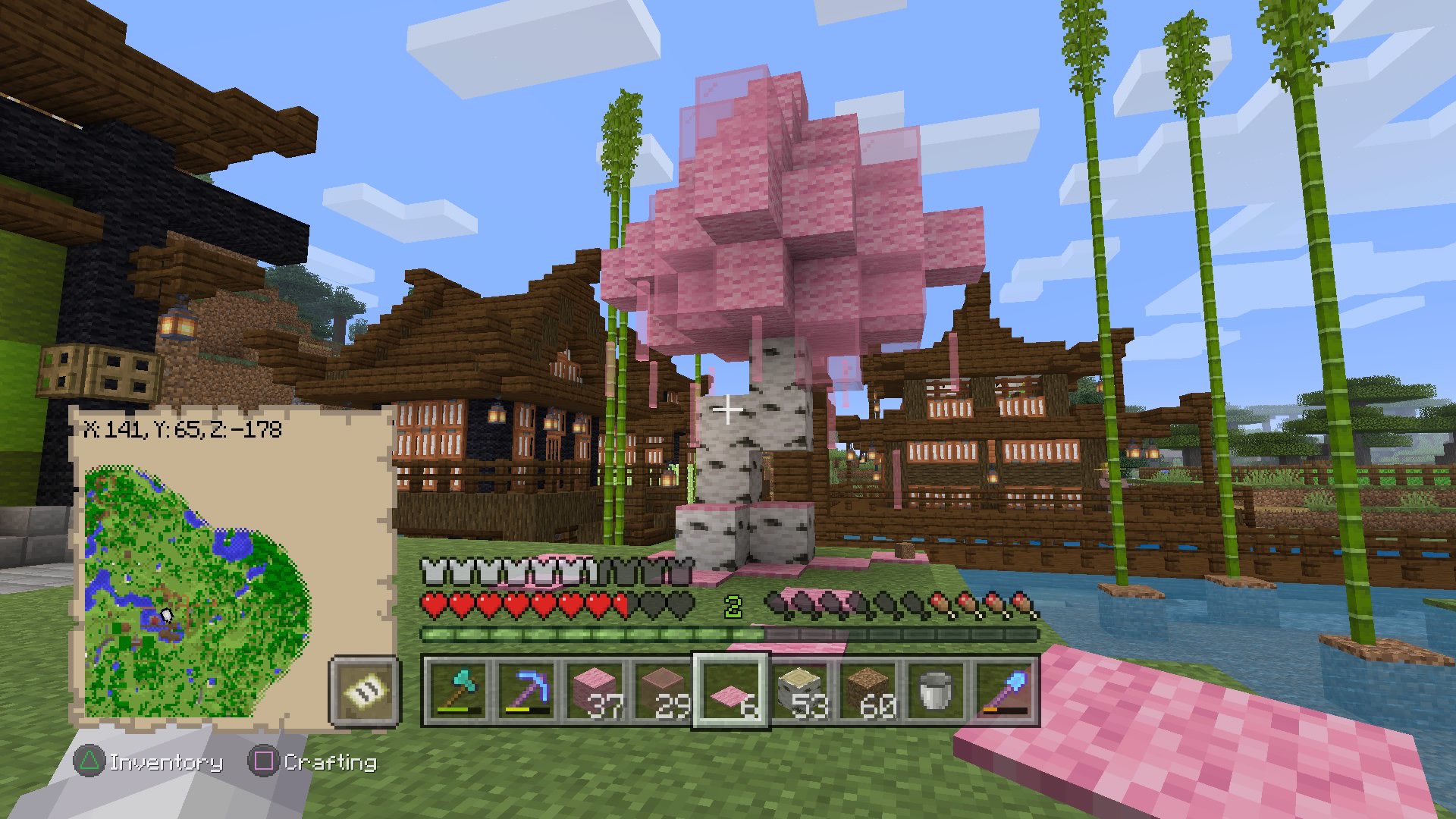Click the arrow counter showing 2
1456x819 pixels.
[x=733, y=606]
